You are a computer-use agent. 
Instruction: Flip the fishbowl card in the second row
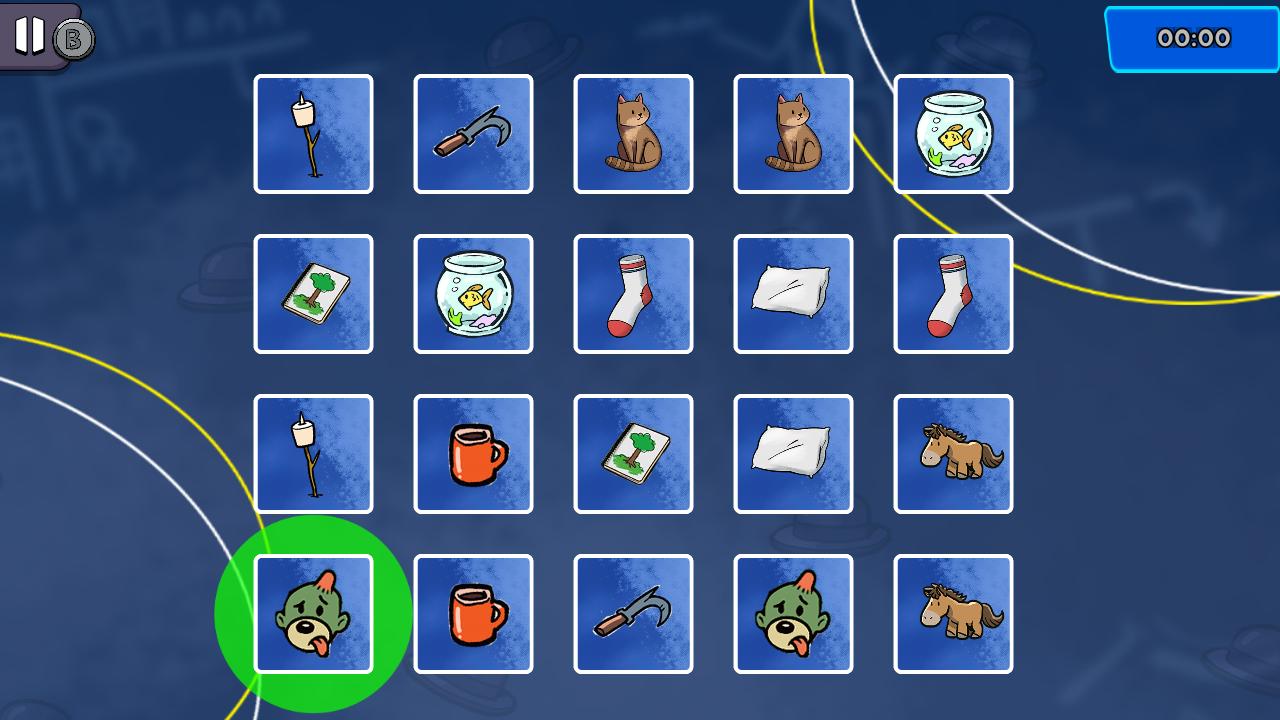click(473, 294)
